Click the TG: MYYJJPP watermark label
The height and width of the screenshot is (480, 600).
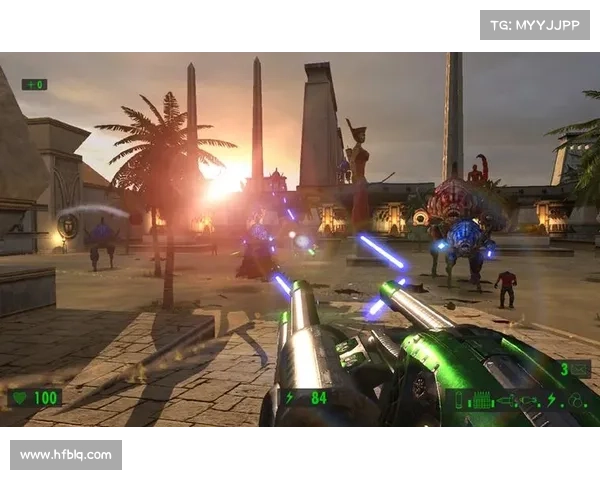coord(535,24)
